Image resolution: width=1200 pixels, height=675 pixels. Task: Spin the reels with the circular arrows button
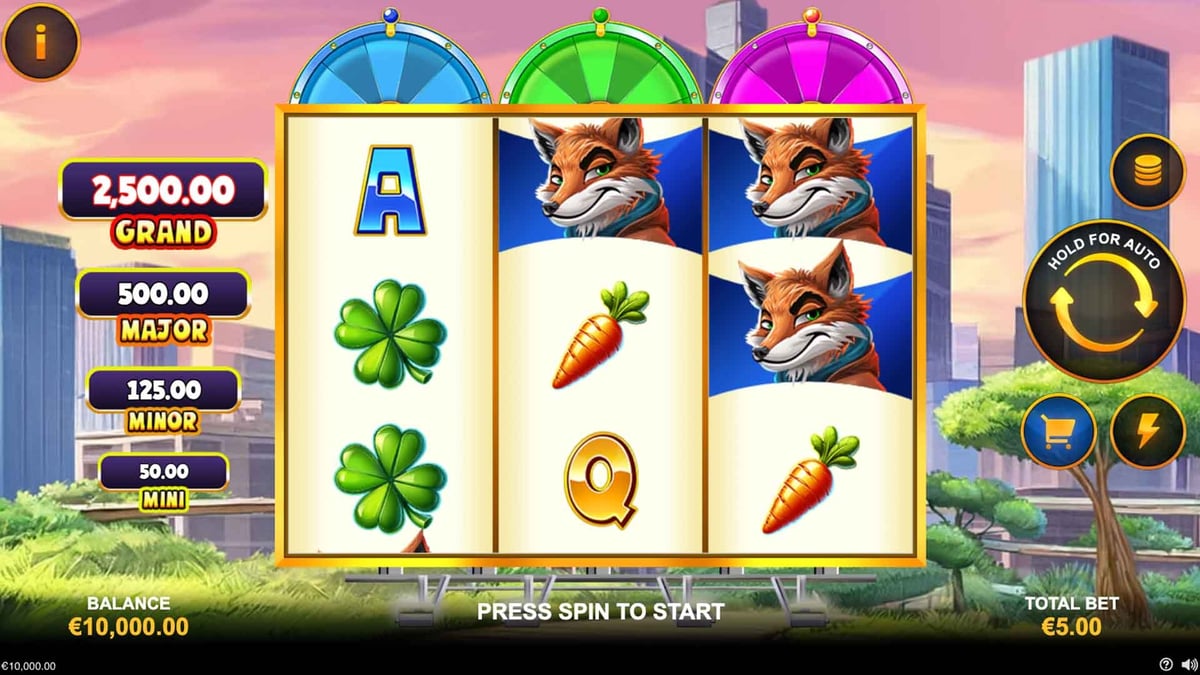[1104, 301]
